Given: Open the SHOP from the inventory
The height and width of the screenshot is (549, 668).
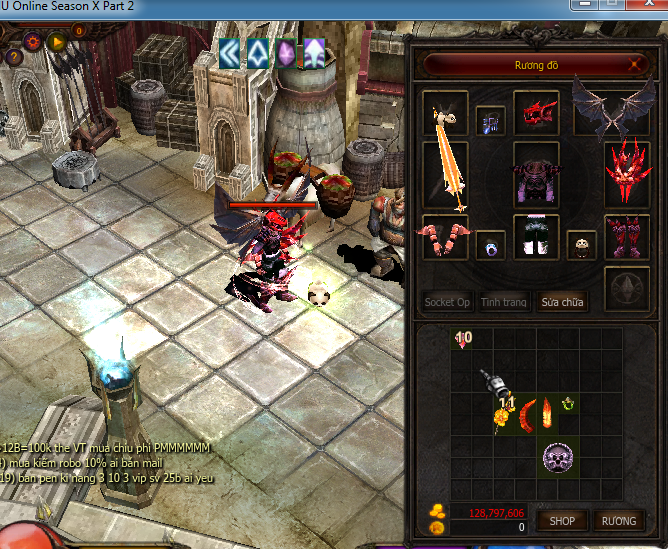Looking at the screenshot, I should [562, 520].
